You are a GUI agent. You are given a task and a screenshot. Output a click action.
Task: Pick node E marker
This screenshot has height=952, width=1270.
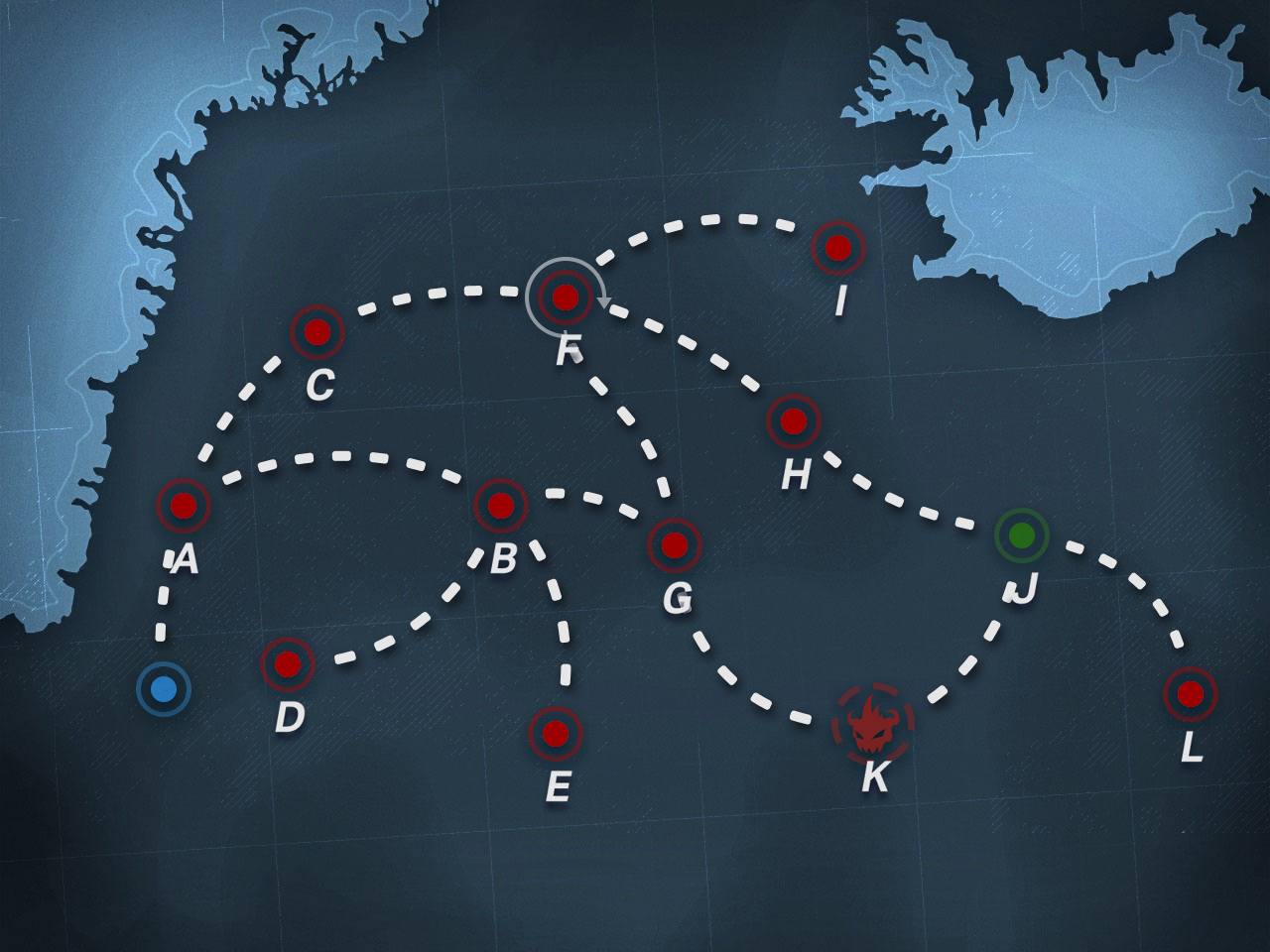point(556,734)
